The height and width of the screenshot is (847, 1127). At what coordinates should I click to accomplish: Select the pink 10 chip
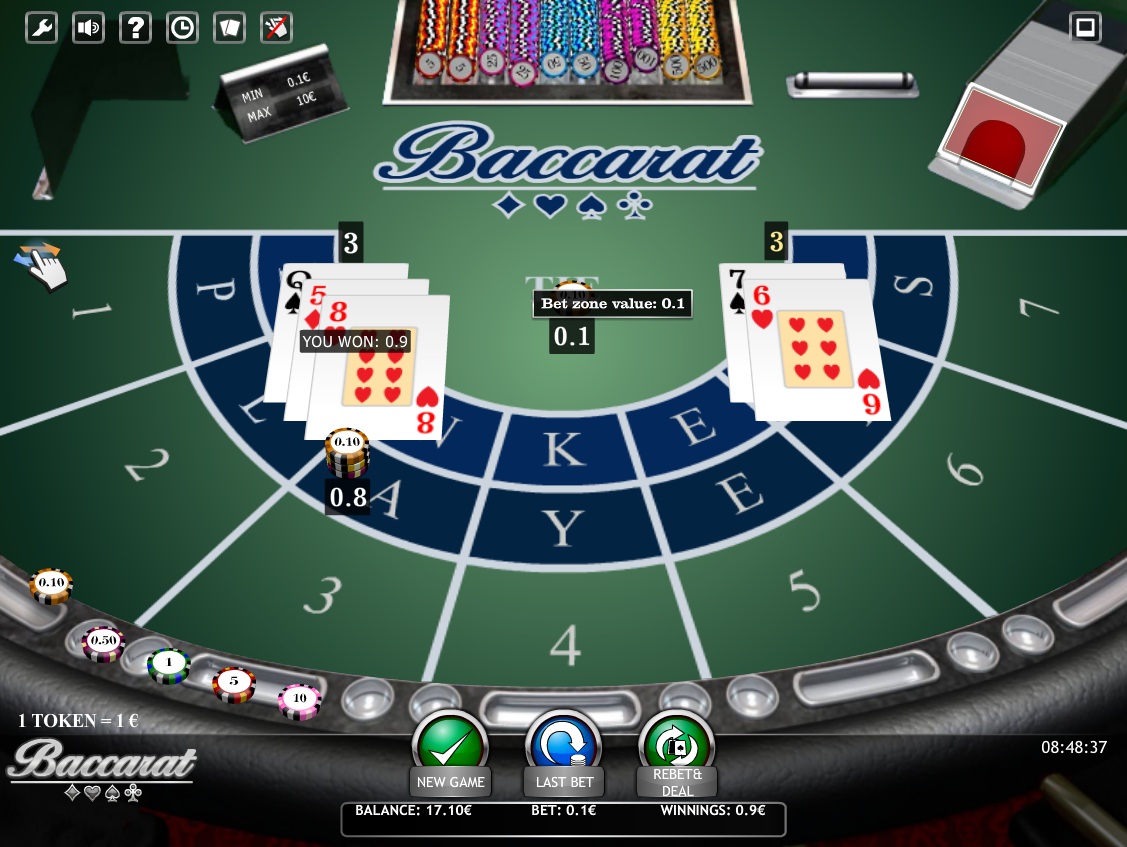click(x=300, y=700)
